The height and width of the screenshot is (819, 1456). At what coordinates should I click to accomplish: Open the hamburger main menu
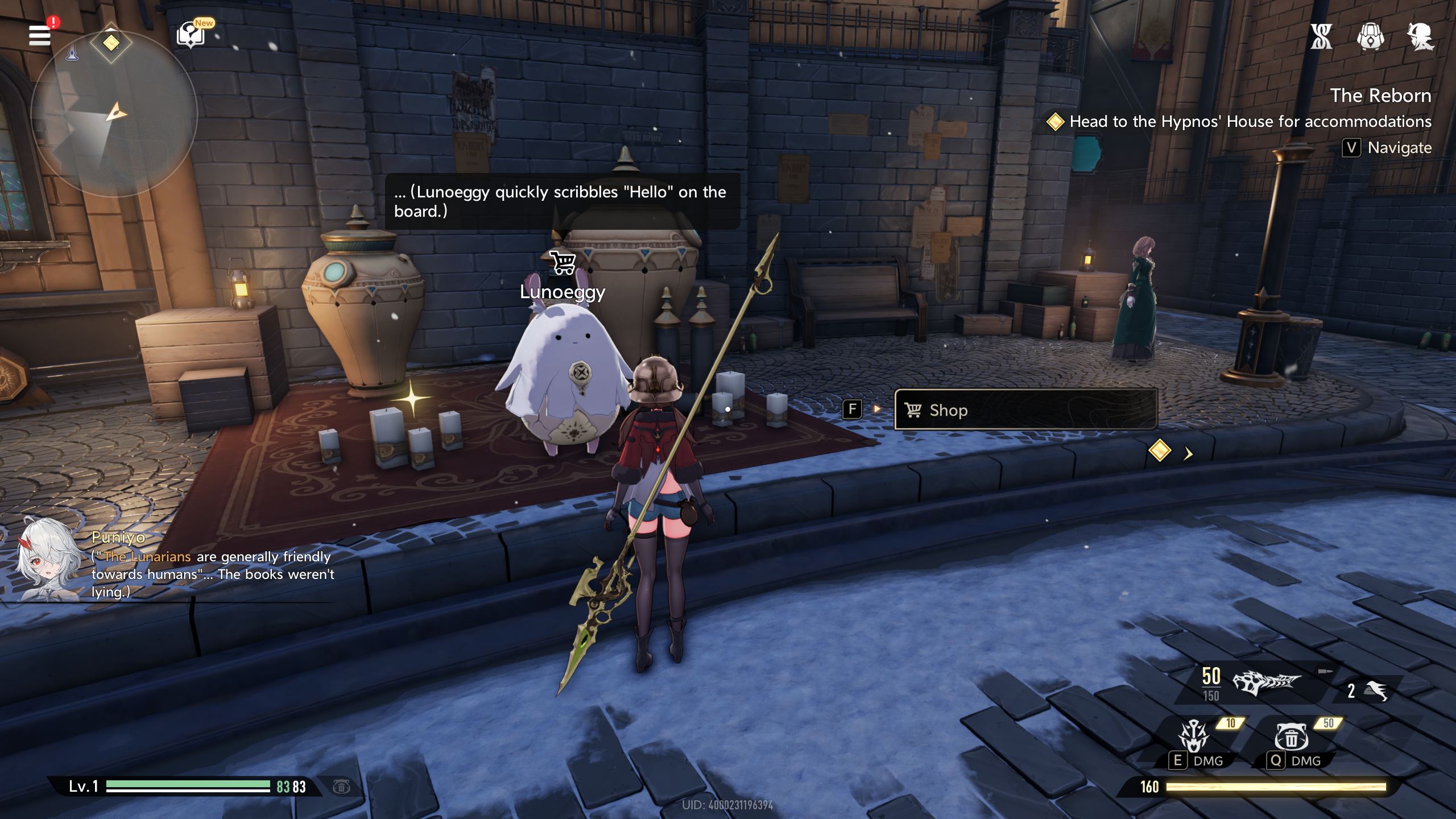40,35
